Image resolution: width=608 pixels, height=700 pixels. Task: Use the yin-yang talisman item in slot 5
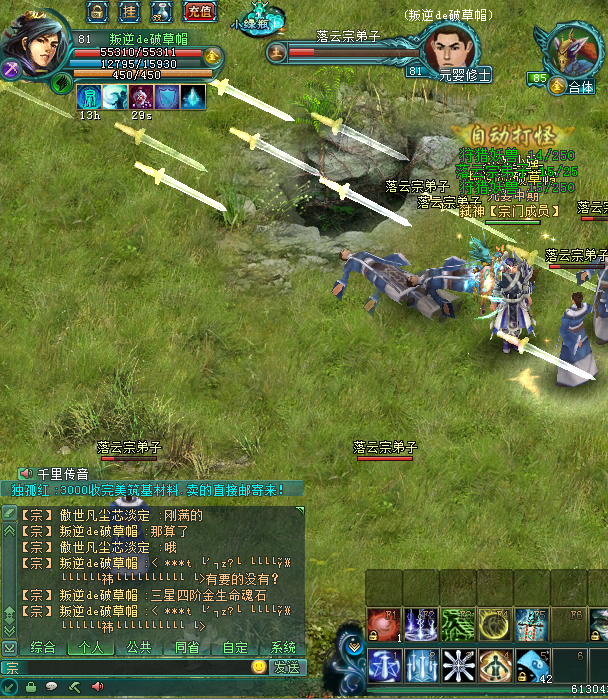[532, 665]
